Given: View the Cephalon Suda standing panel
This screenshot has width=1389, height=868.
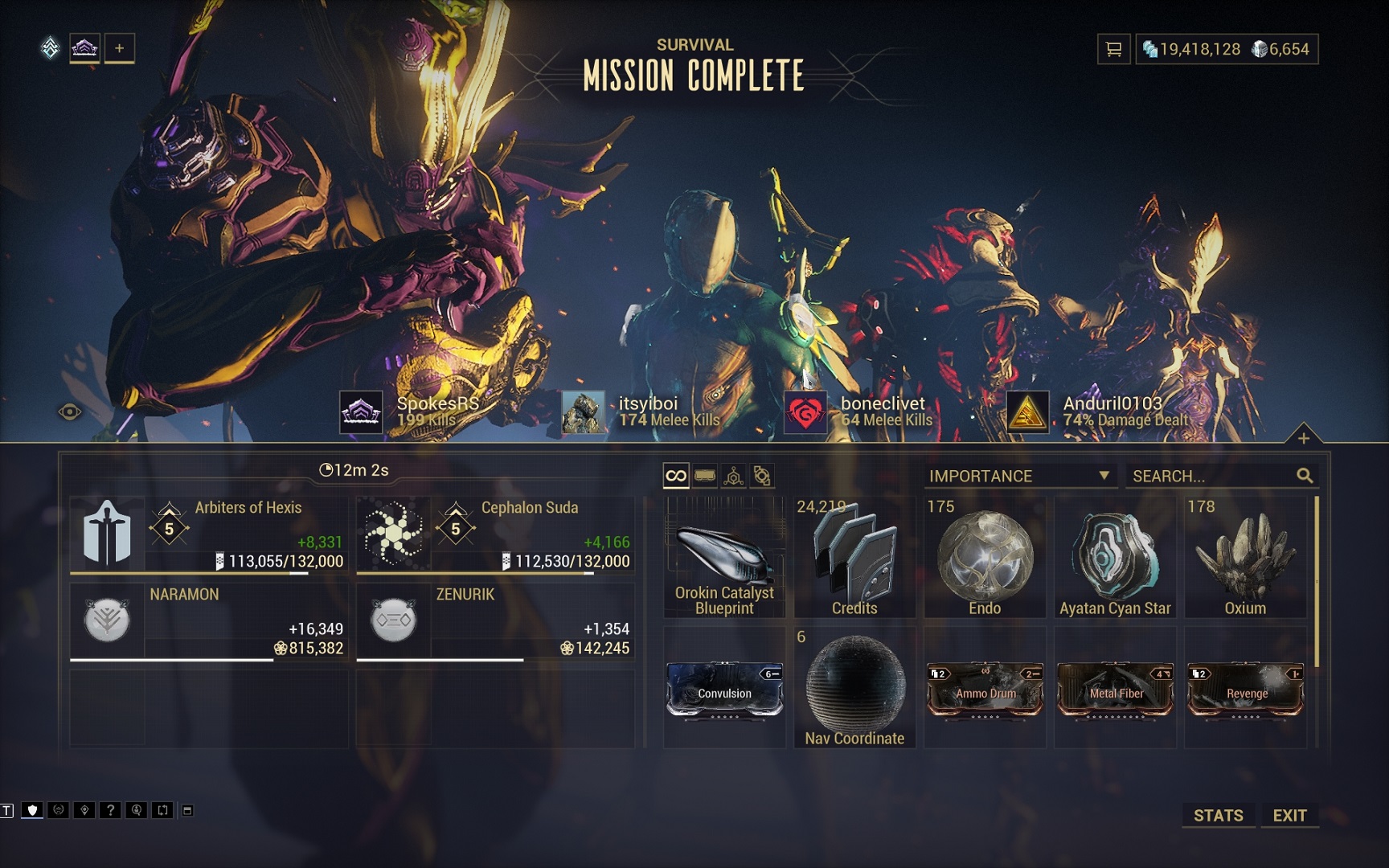Looking at the screenshot, I should tap(495, 534).
